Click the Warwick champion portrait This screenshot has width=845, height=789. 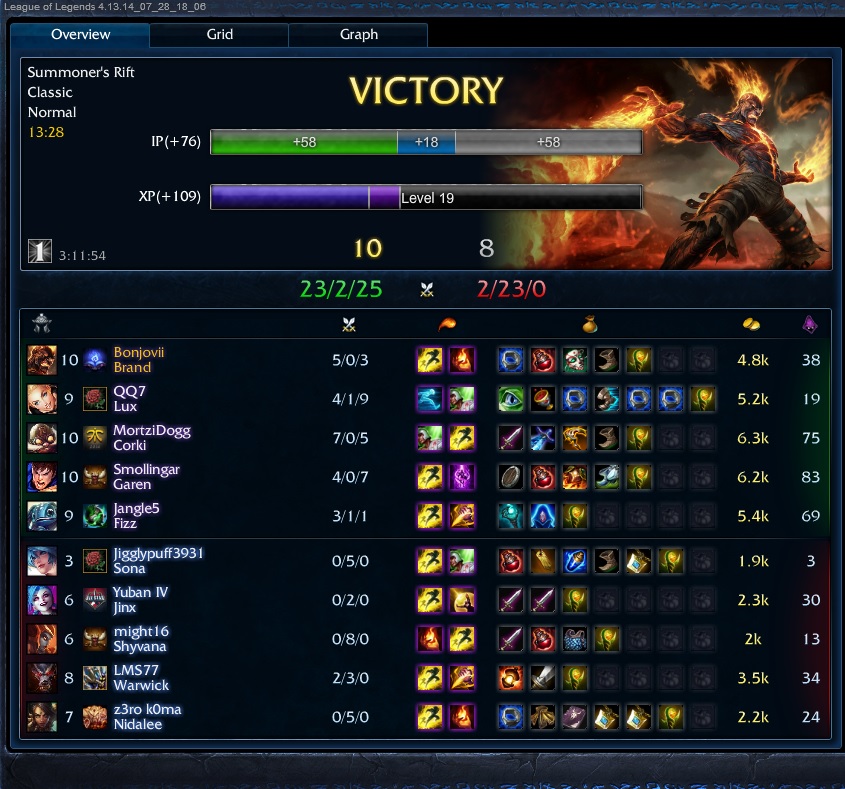42,678
